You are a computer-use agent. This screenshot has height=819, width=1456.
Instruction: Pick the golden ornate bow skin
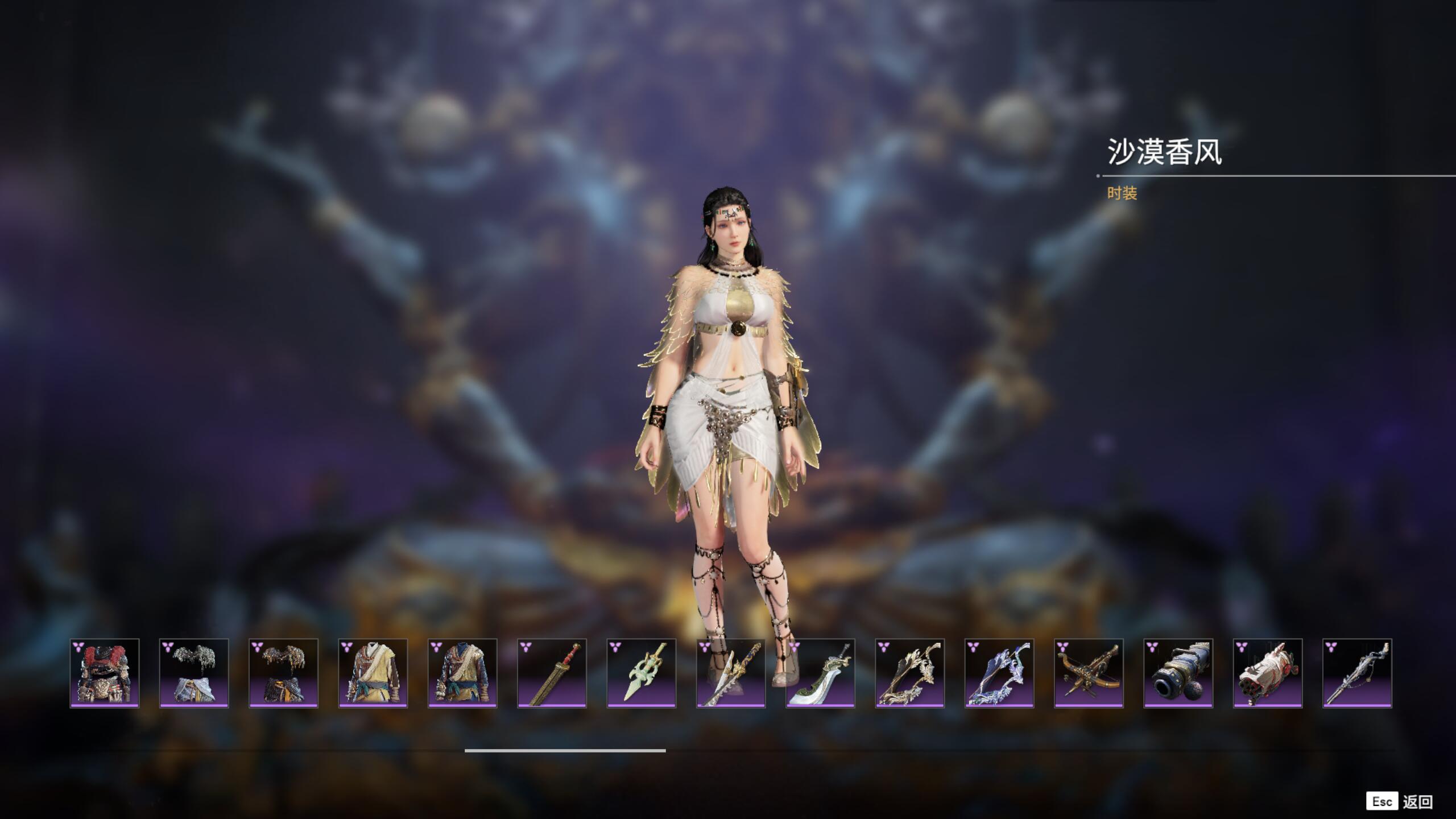click(x=910, y=673)
